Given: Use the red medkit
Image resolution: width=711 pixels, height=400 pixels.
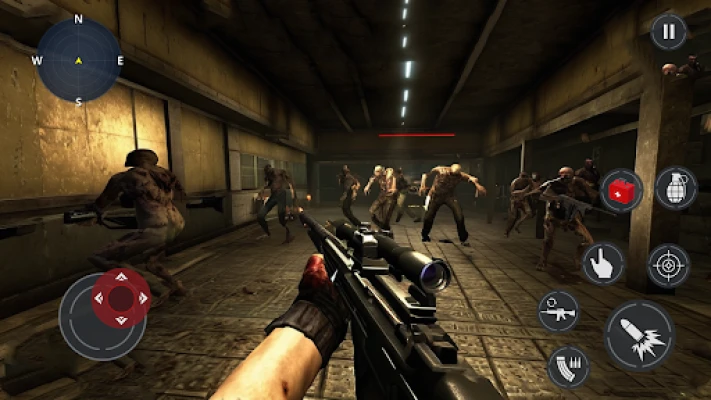Looking at the screenshot, I should pos(622,190).
